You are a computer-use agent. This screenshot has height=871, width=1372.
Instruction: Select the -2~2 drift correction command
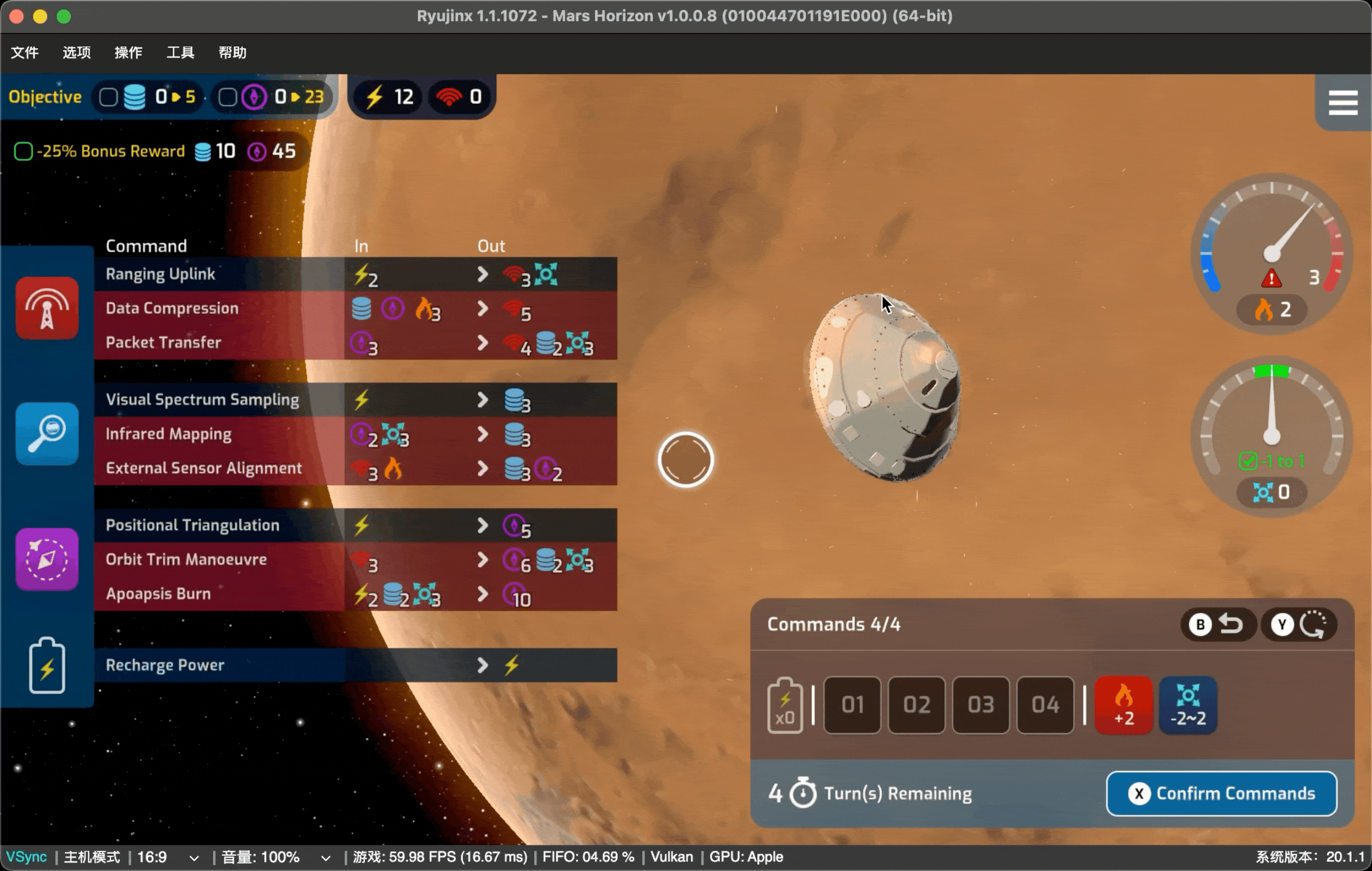[x=1189, y=705]
